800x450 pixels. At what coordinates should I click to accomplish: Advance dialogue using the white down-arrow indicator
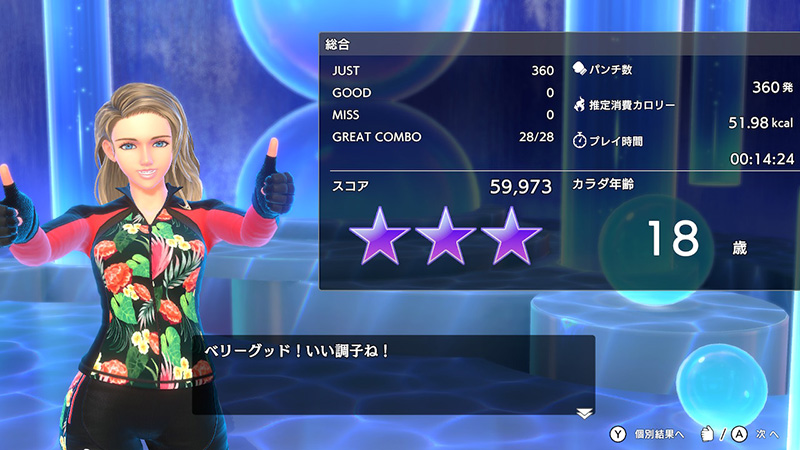pyautogui.click(x=584, y=412)
